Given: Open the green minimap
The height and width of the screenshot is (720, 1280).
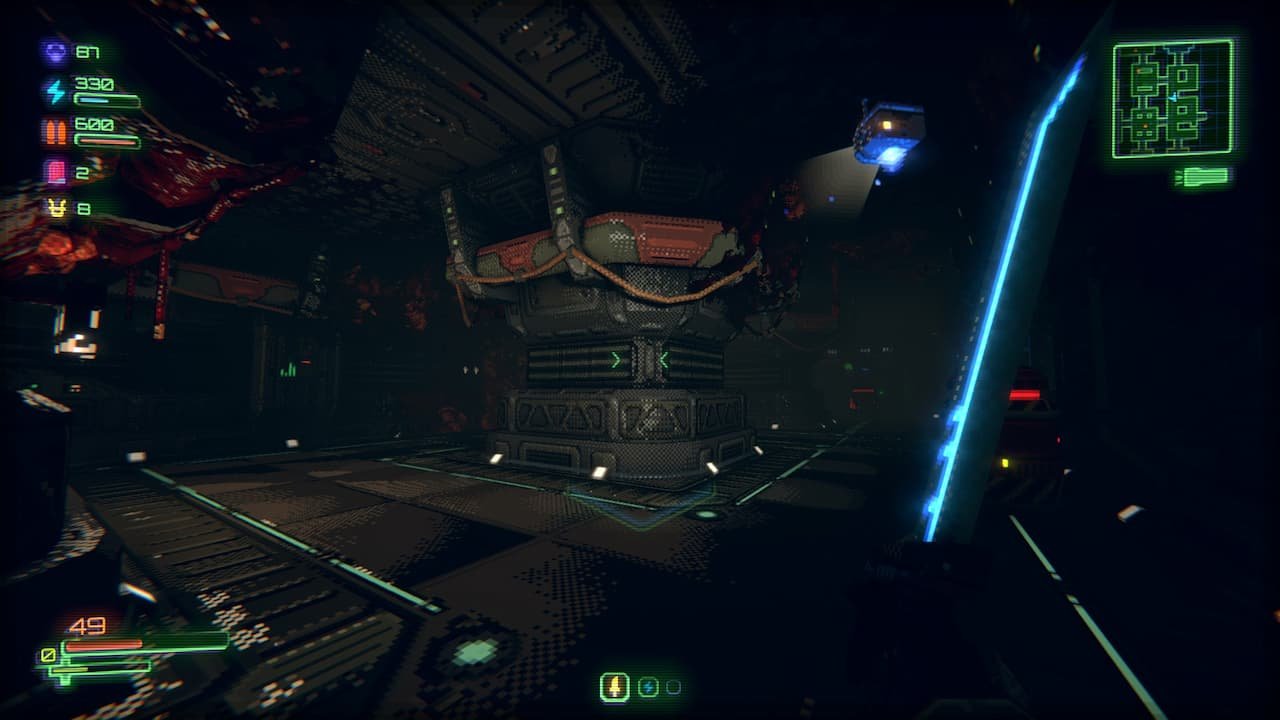Looking at the screenshot, I should [1172, 98].
